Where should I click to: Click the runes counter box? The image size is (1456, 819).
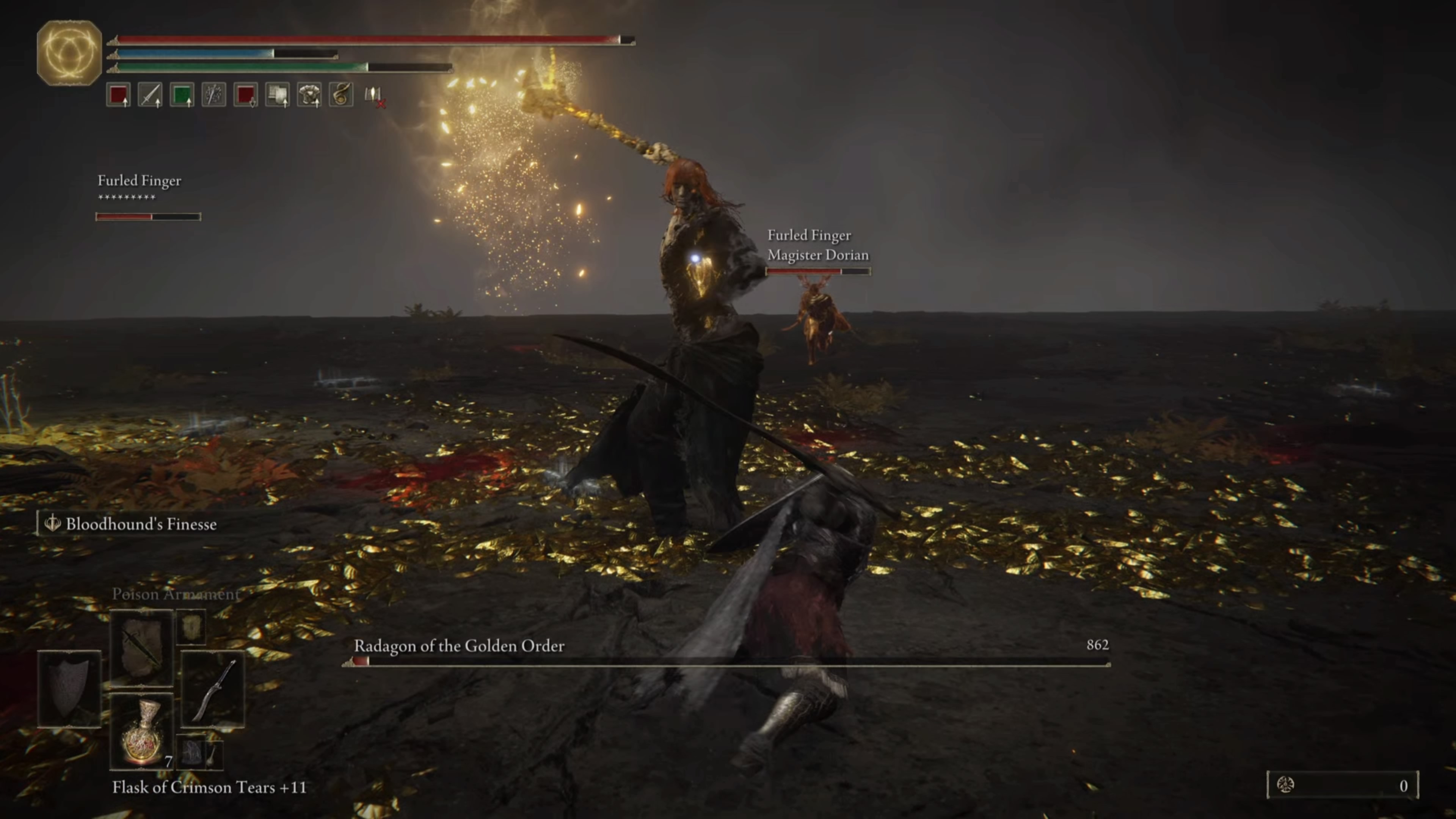1342,785
